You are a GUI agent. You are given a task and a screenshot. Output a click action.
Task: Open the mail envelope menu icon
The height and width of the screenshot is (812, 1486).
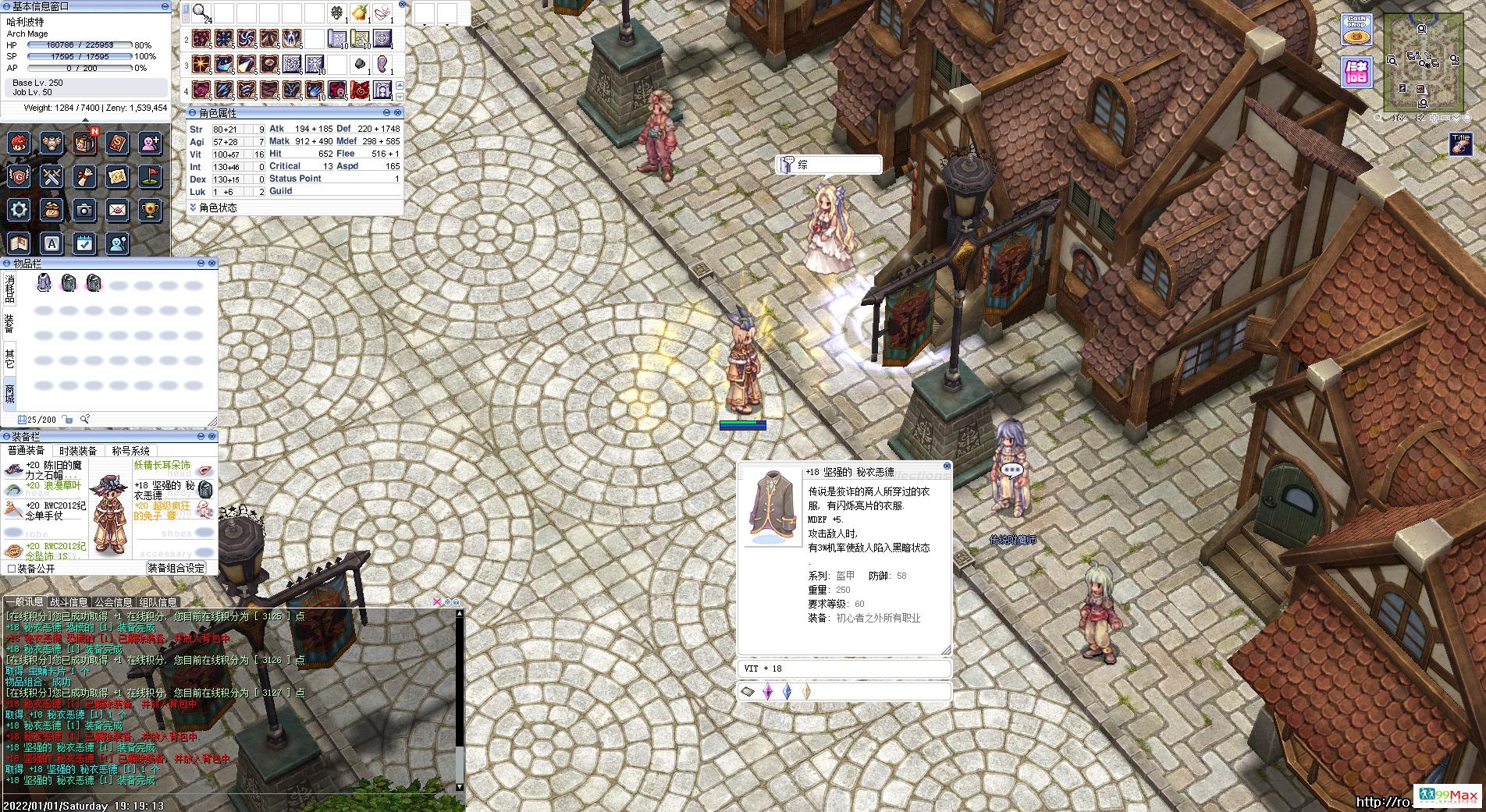coord(117,209)
